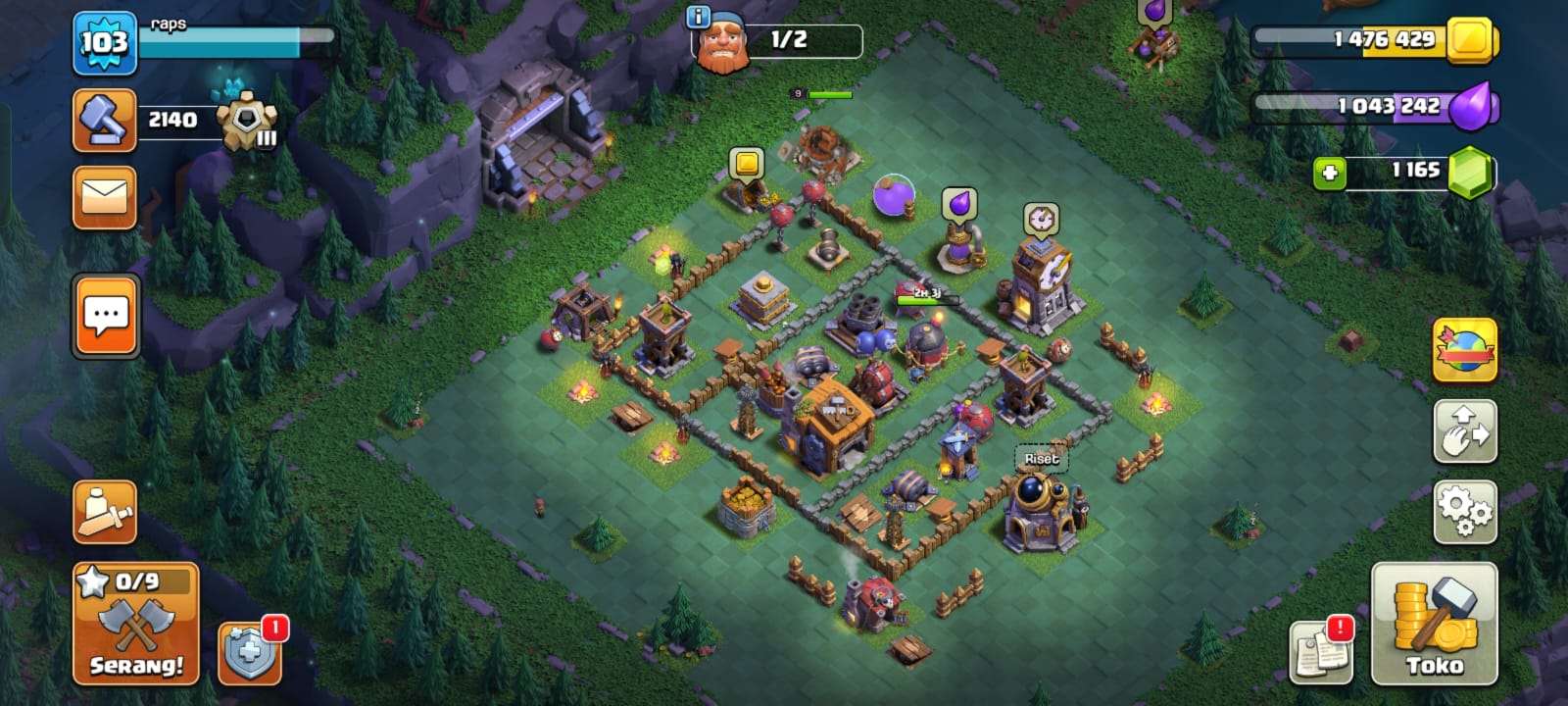The width and height of the screenshot is (1568, 706).
Task: Open the notes list with red alert
Action: point(1321,652)
